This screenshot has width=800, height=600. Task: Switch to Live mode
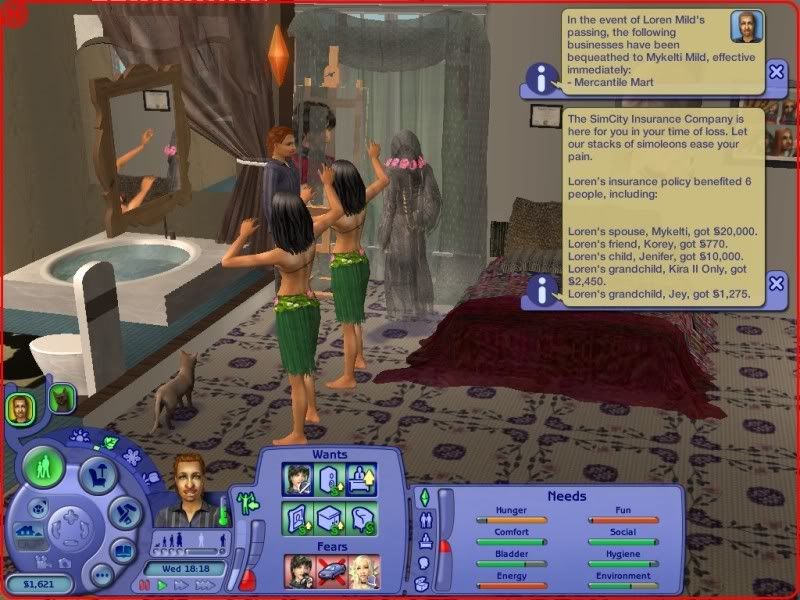[45, 465]
